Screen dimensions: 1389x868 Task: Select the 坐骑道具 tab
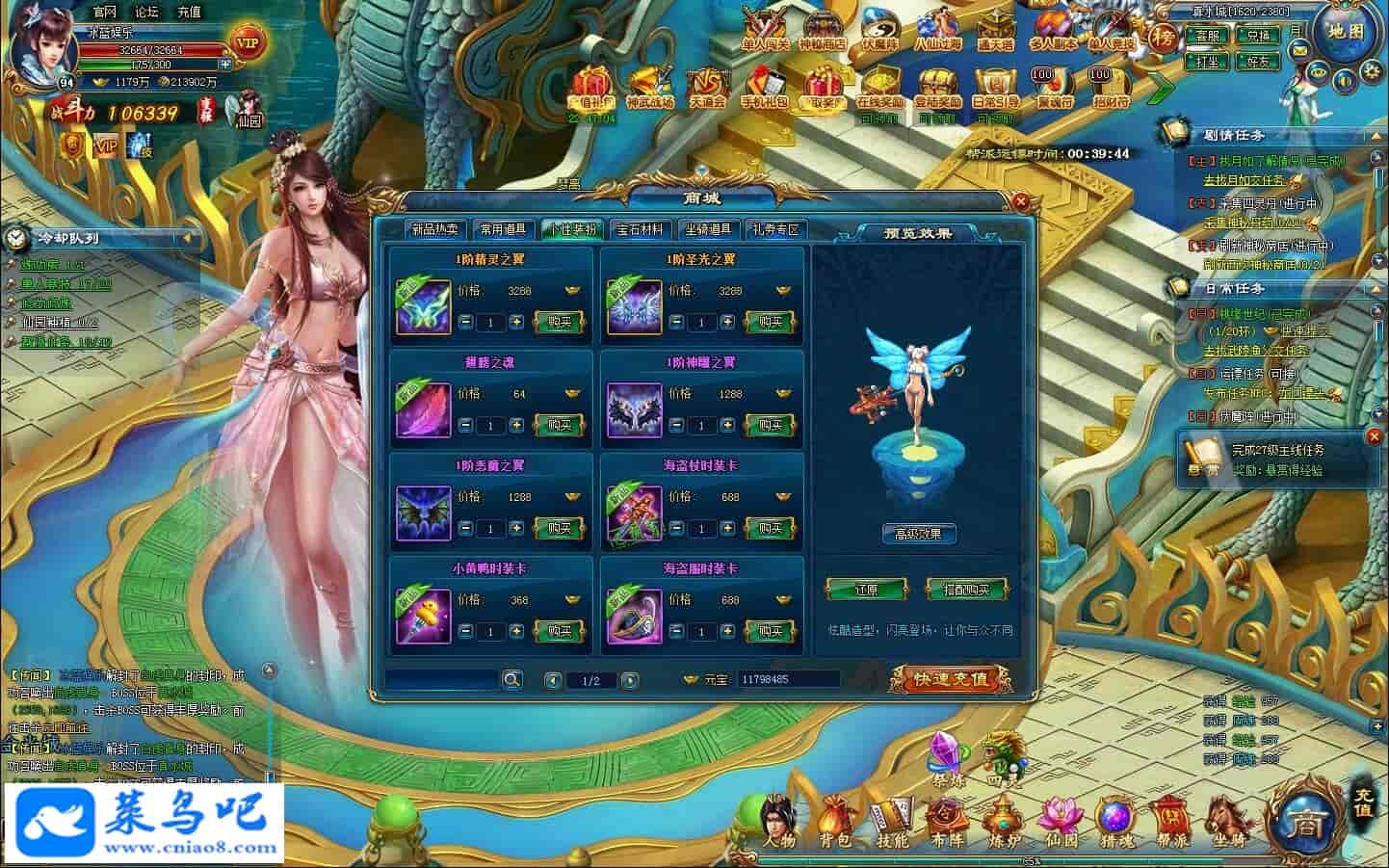coord(709,229)
